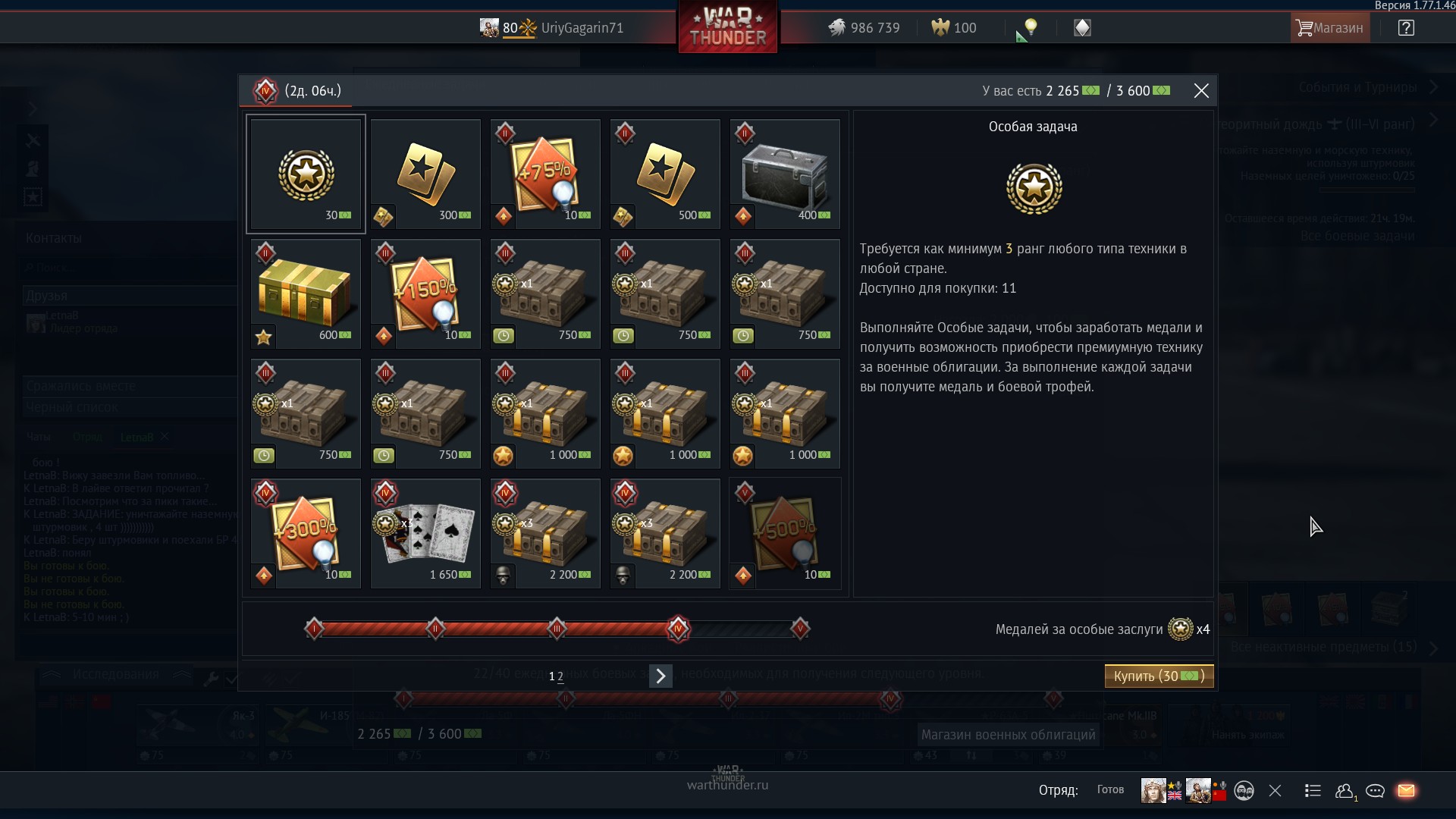Select the golden ticket for 500 bonds

point(665,174)
